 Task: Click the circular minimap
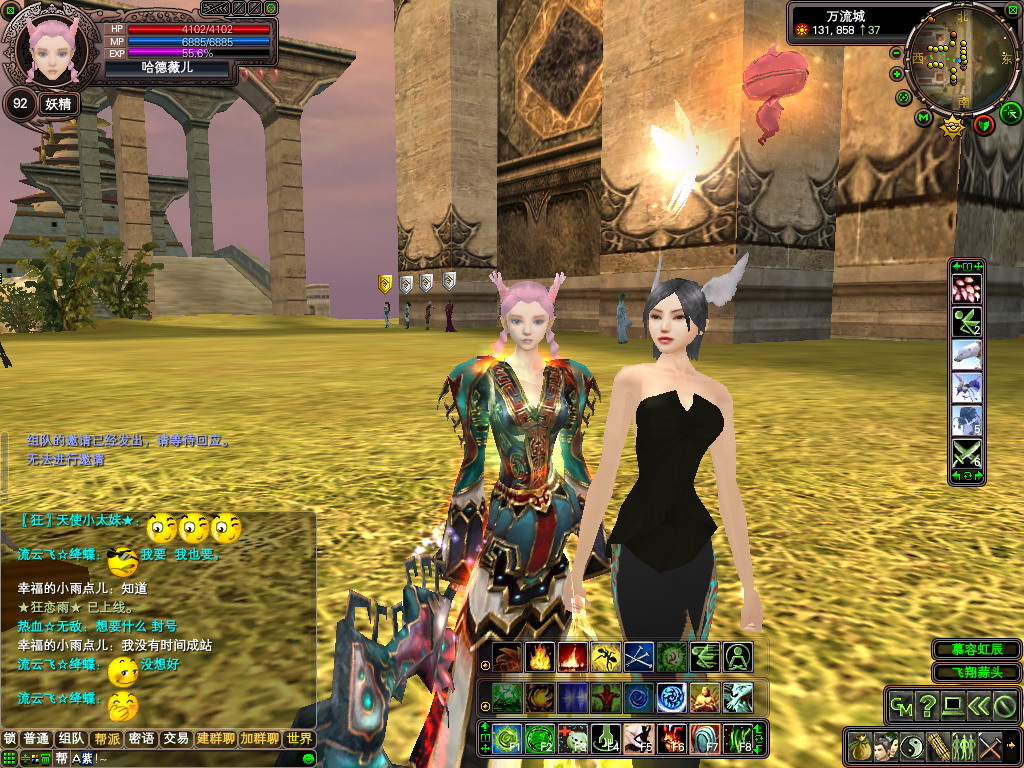(960, 60)
